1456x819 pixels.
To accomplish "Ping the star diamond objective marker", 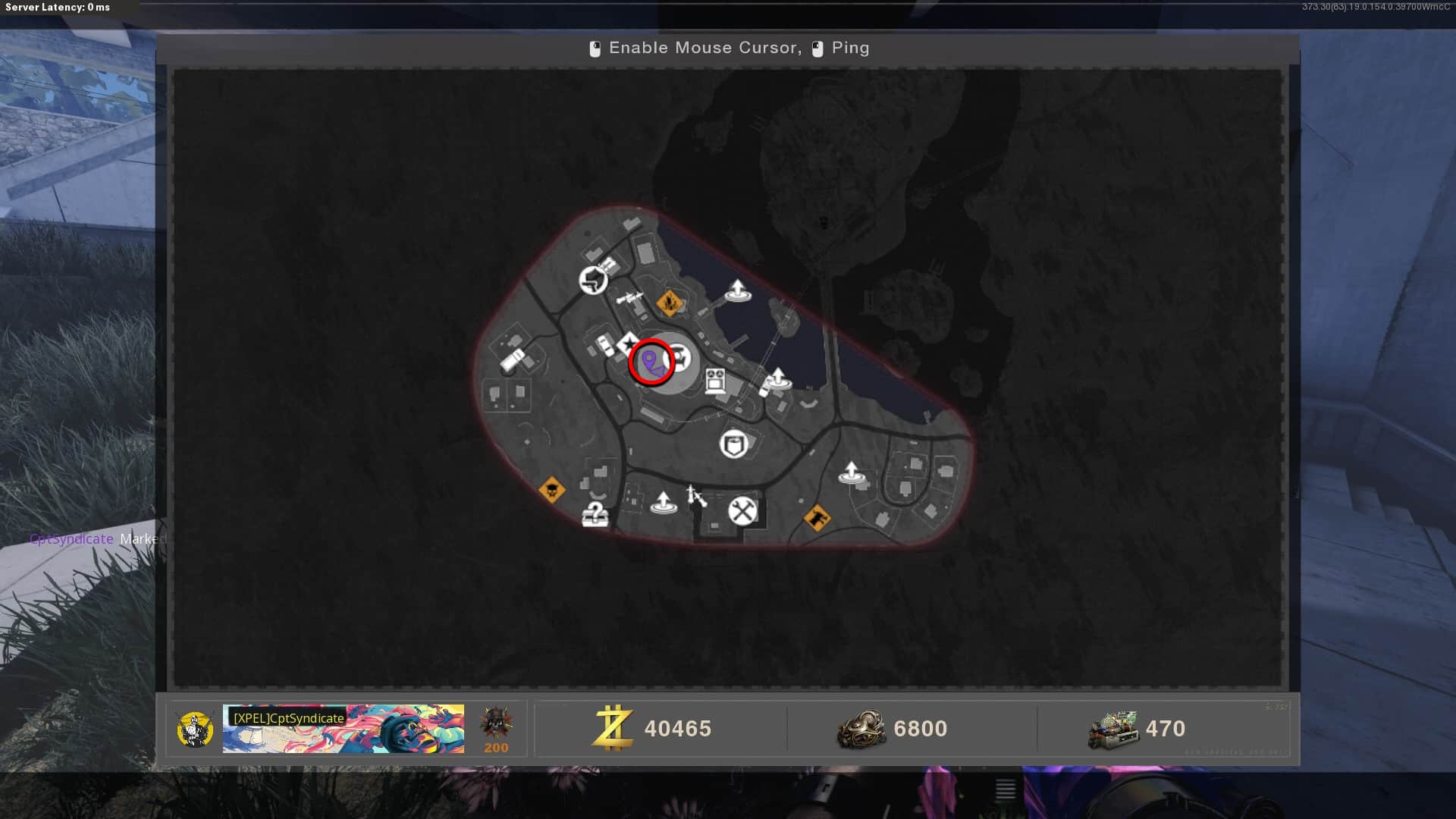I will pos(629,345).
